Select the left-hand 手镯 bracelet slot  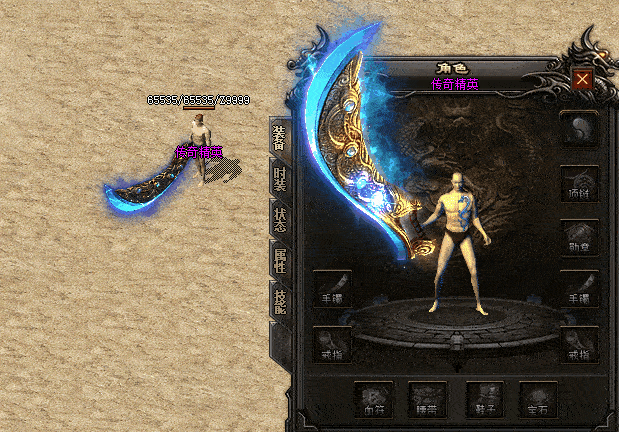(332, 289)
